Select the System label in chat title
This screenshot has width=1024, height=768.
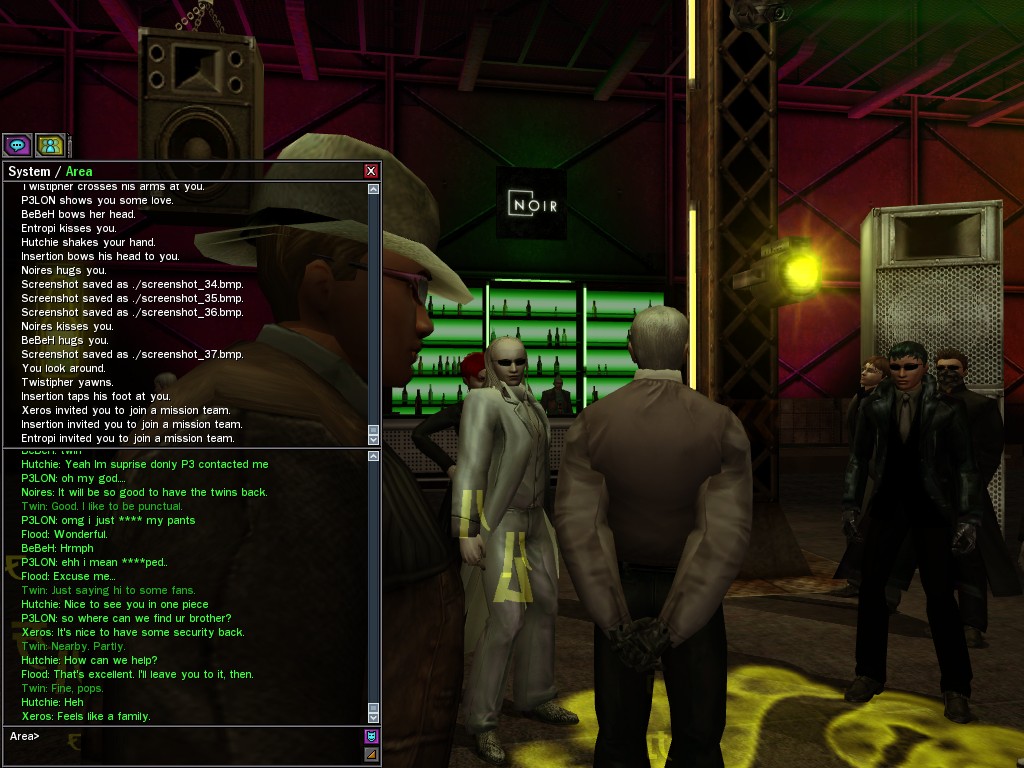point(29,172)
